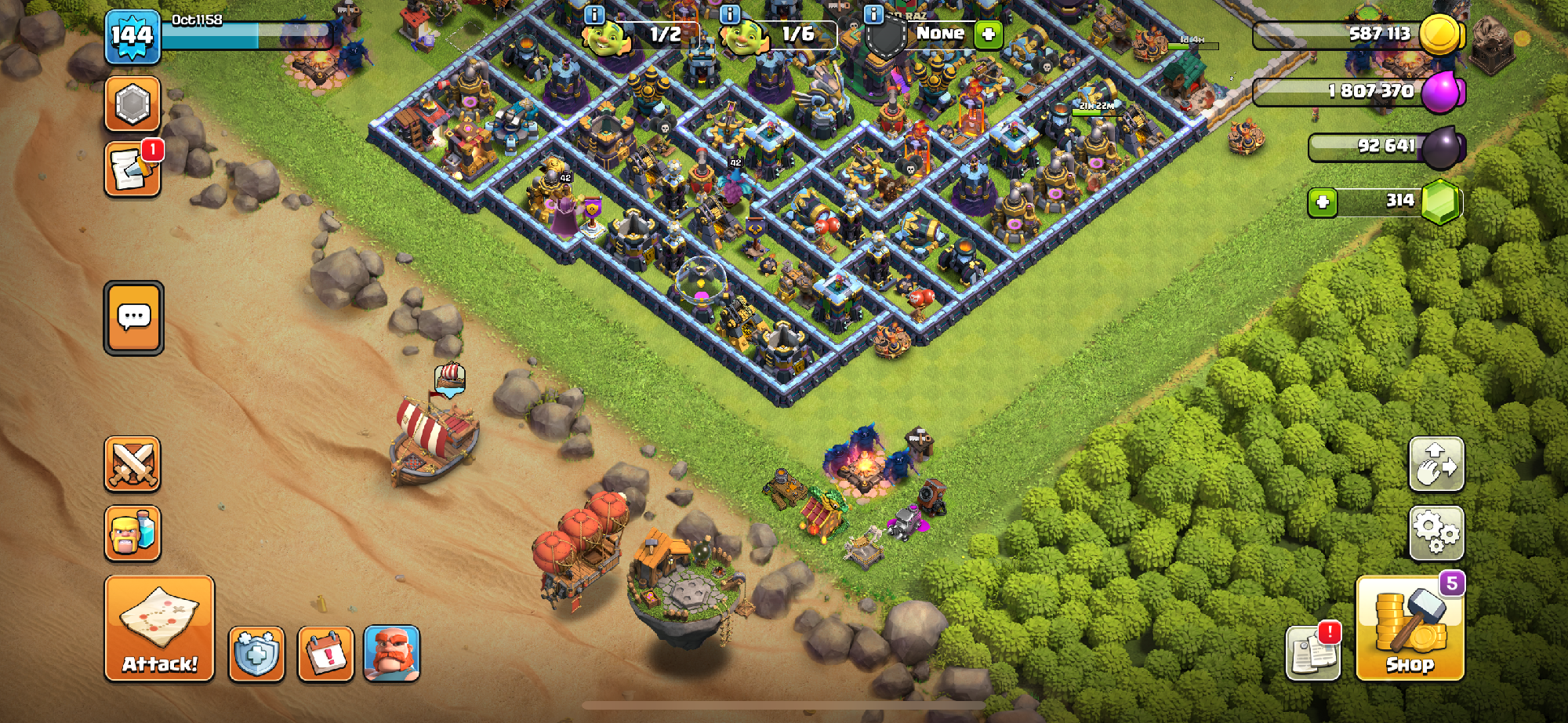Tap the level 144 experience badge
This screenshot has width=1568, height=723.
(x=132, y=37)
